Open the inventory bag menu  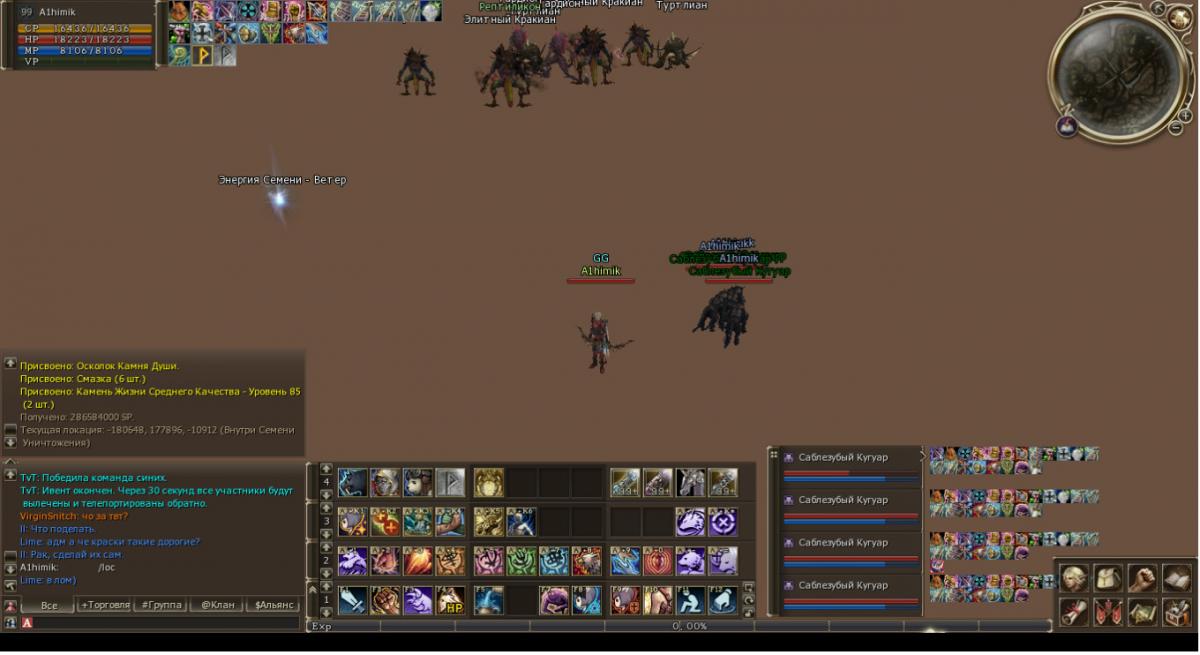point(1108,578)
